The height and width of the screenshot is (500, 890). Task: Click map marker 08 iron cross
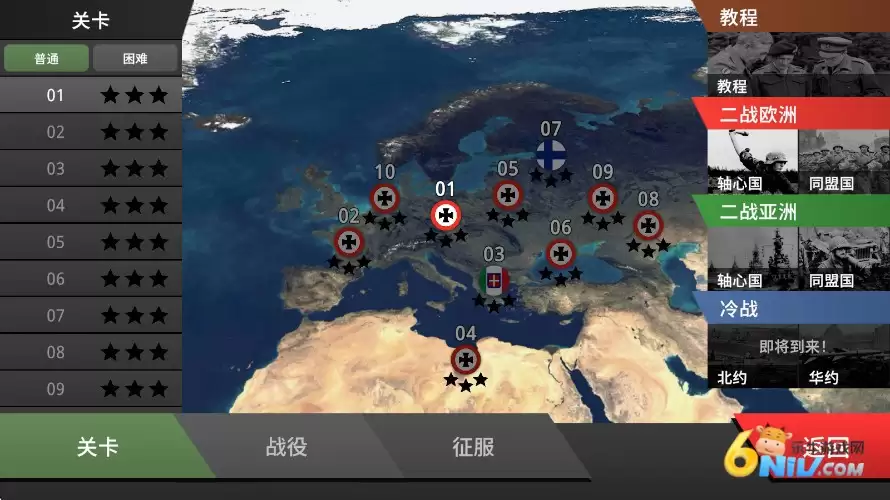[x=648, y=225]
